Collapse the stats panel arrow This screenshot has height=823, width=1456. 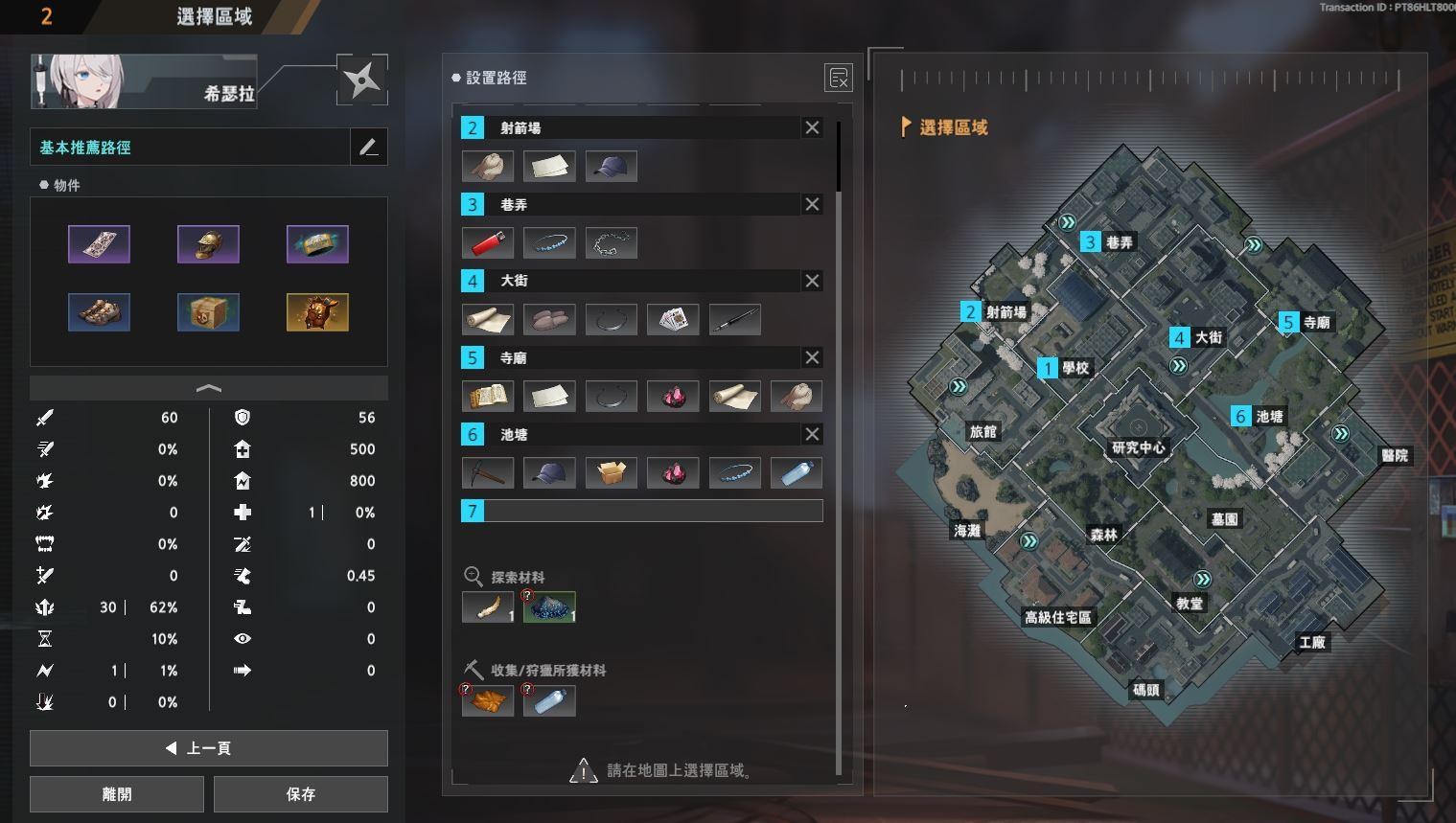tap(208, 388)
